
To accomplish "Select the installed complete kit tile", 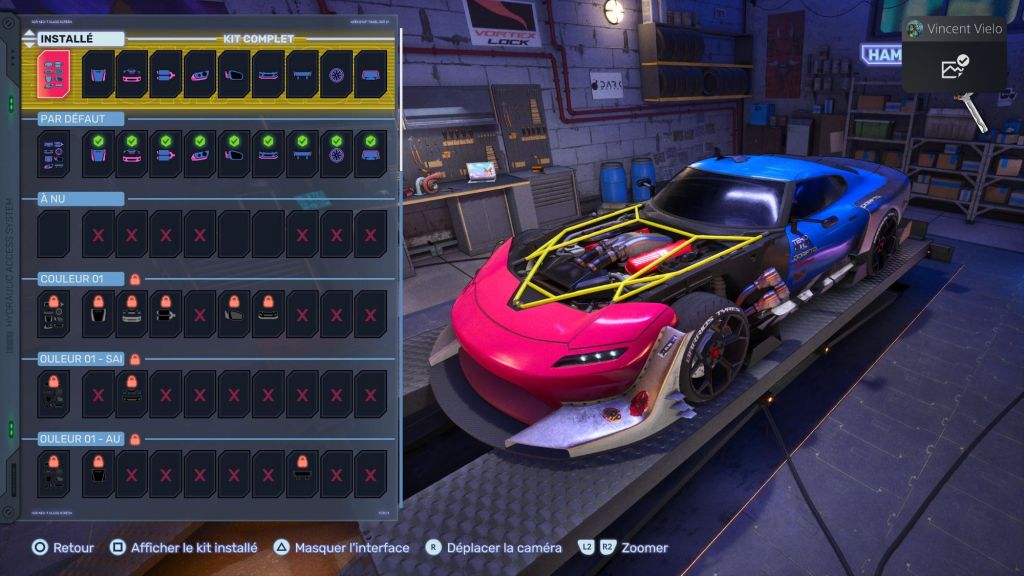I will click(53, 74).
